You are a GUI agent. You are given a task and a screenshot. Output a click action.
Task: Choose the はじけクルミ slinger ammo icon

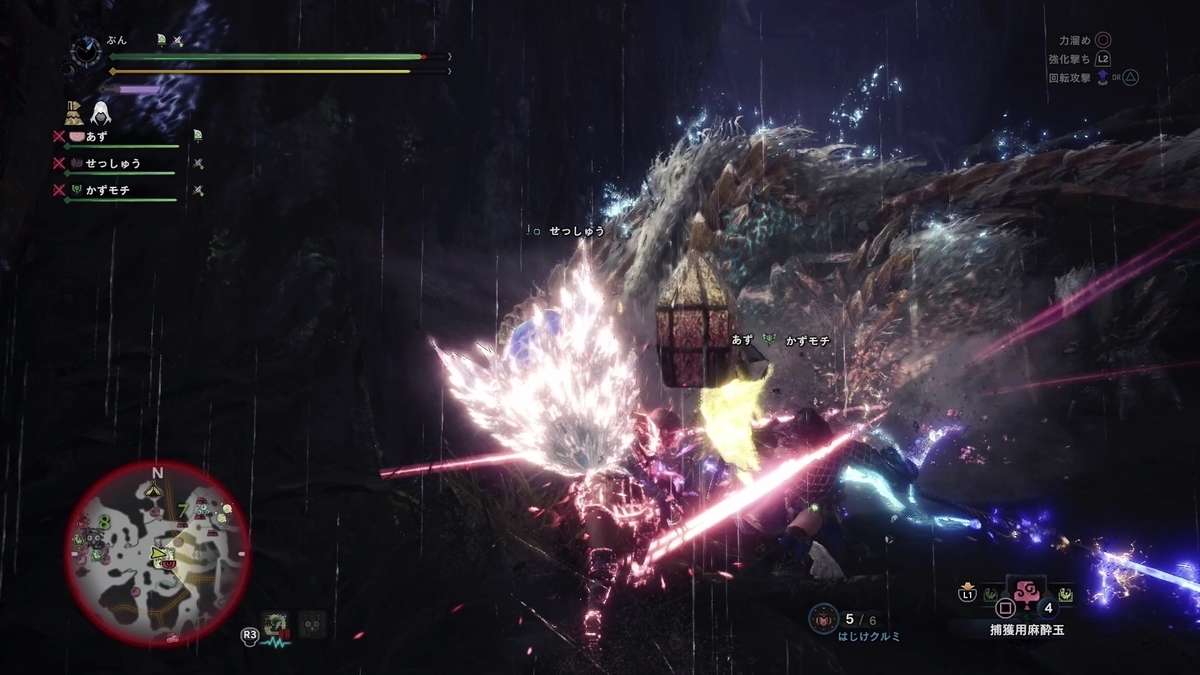click(822, 618)
